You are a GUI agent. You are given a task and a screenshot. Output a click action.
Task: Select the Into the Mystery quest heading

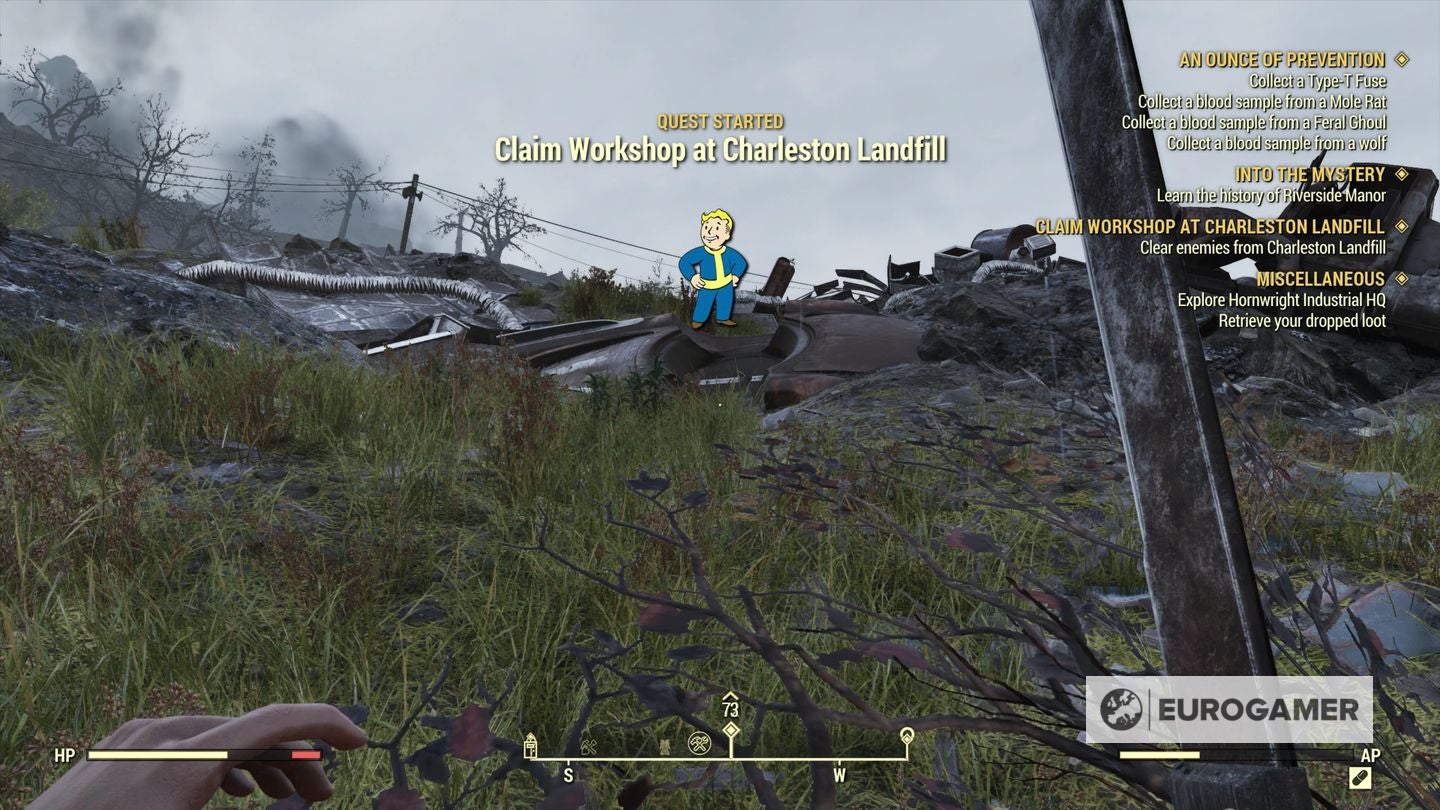coord(1313,174)
